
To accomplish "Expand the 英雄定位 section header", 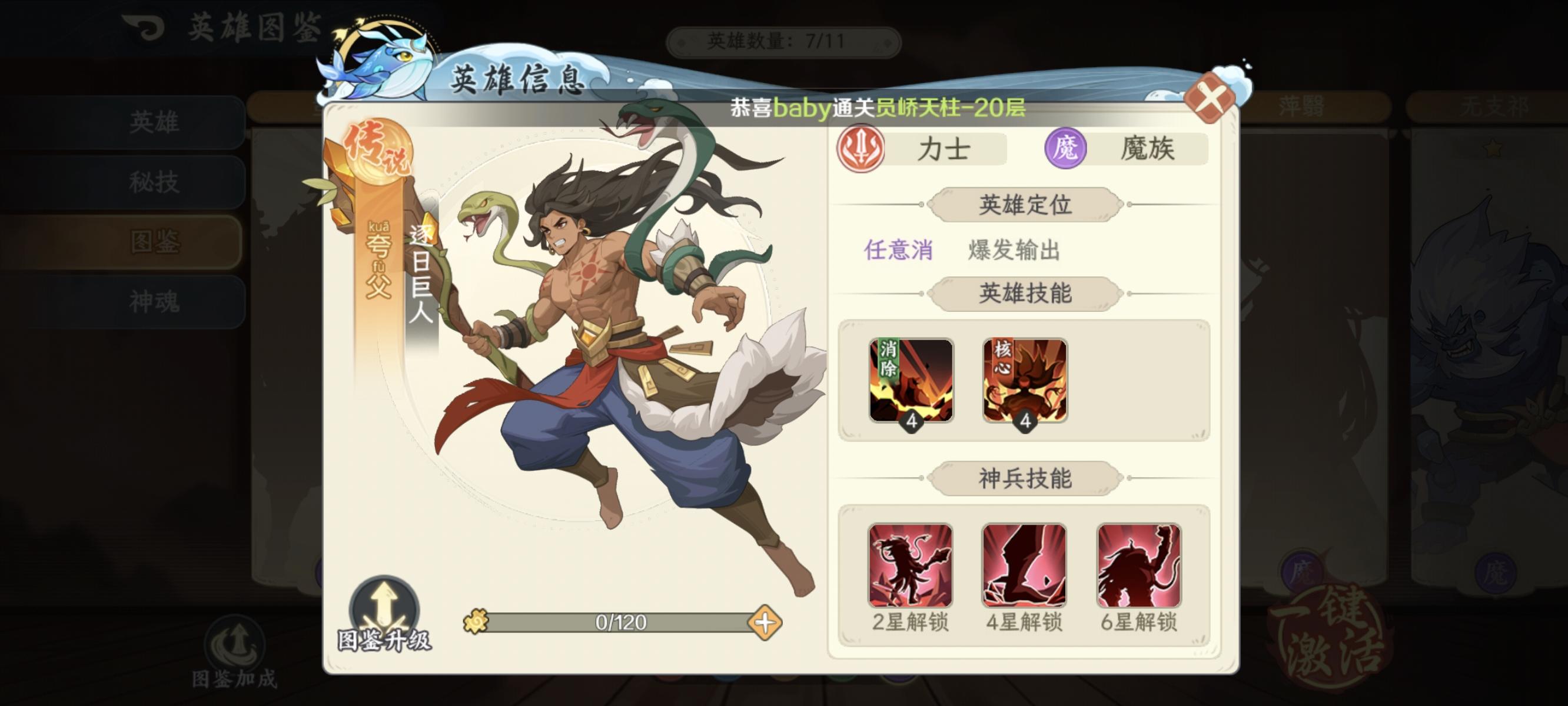I will click(1024, 205).
